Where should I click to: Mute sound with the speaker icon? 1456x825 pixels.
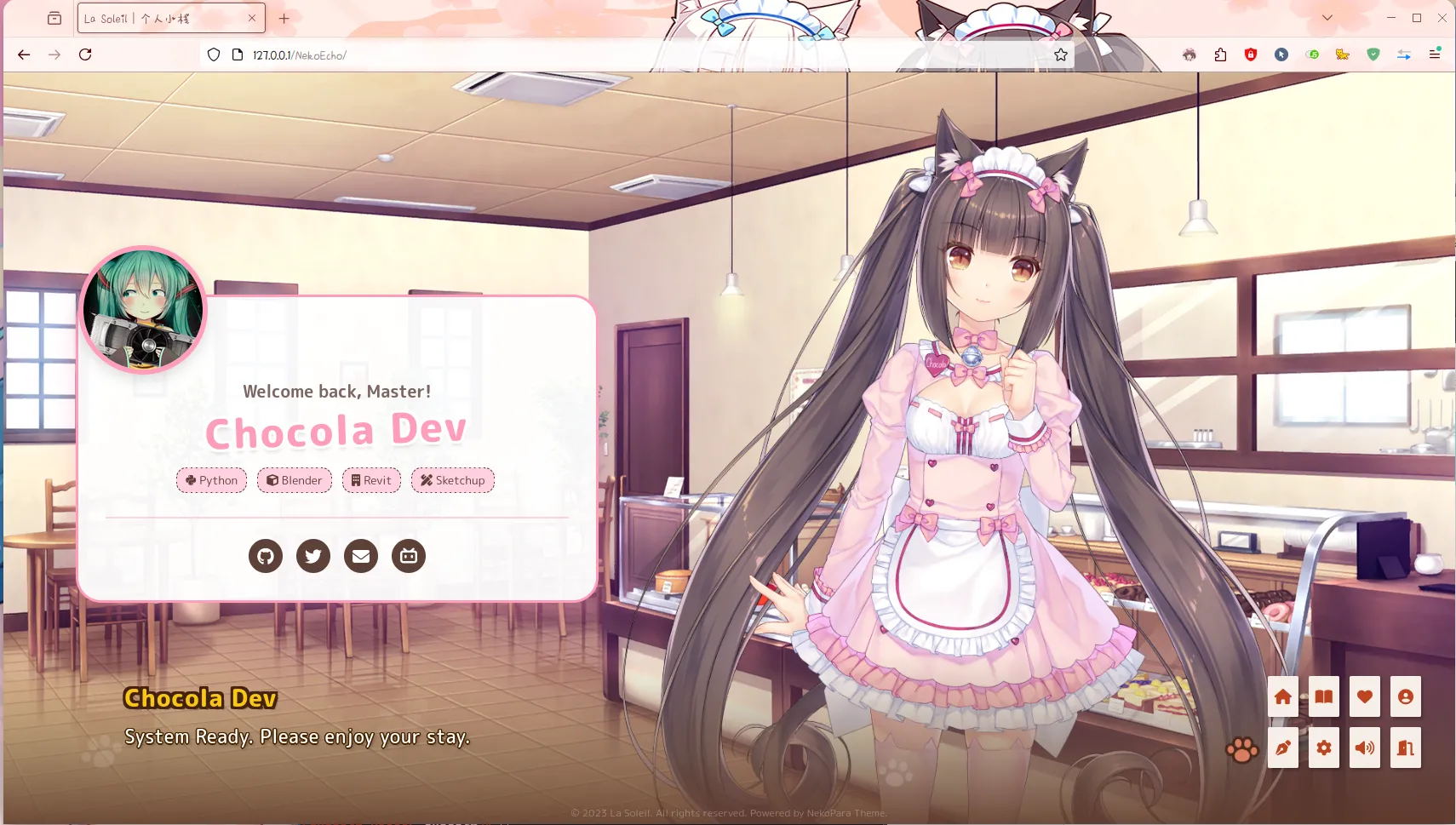coord(1363,747)
